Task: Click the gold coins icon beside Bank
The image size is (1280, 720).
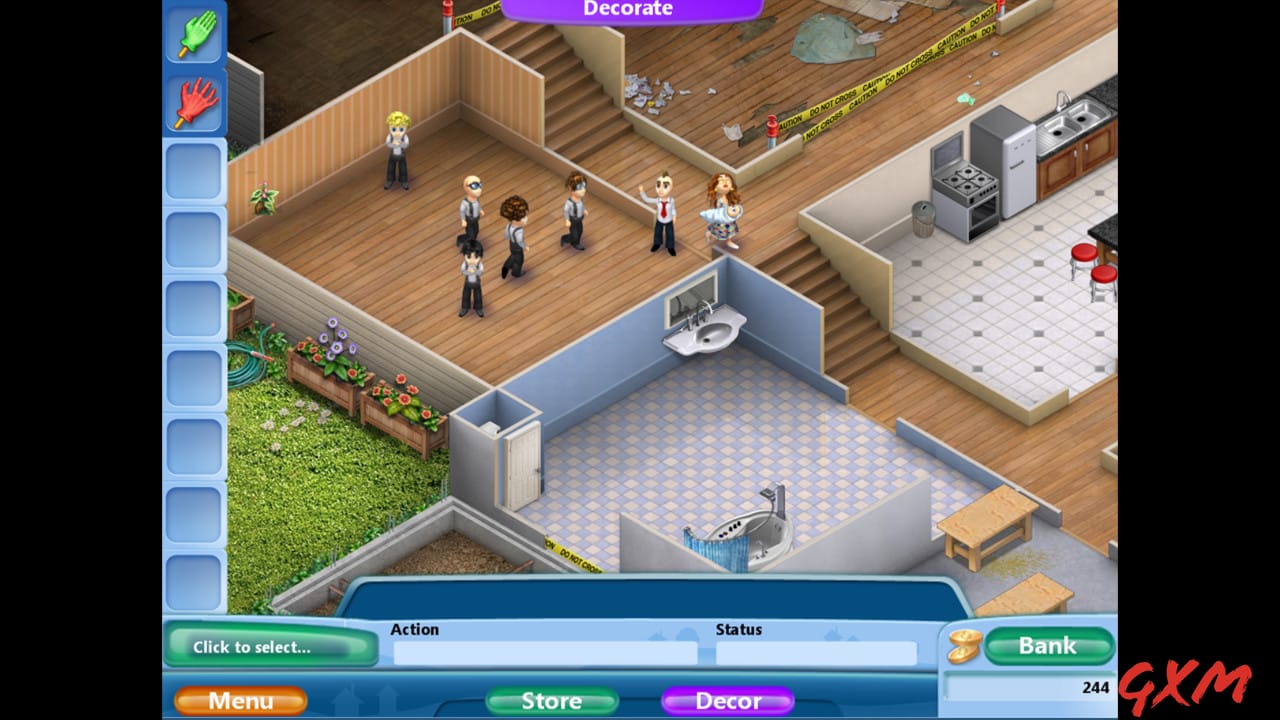Action: [x=963, y=646]
